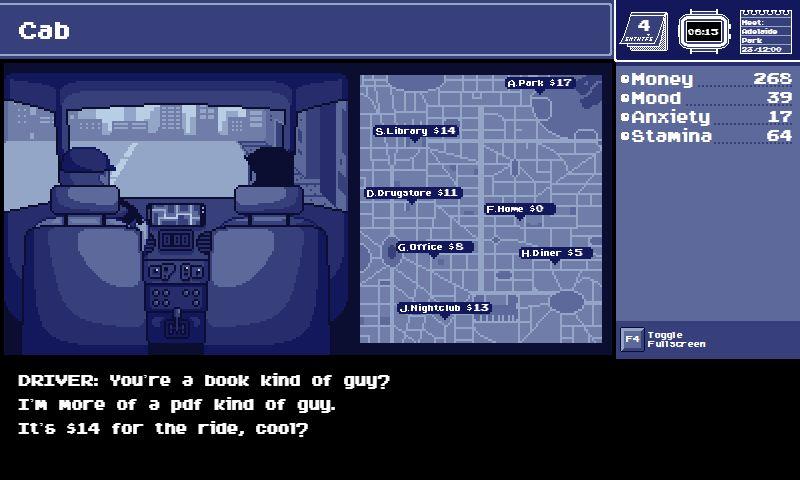Select the G.Office $8 map marker
Viewport: 800px width, 480px height.
tap(434, 247)
